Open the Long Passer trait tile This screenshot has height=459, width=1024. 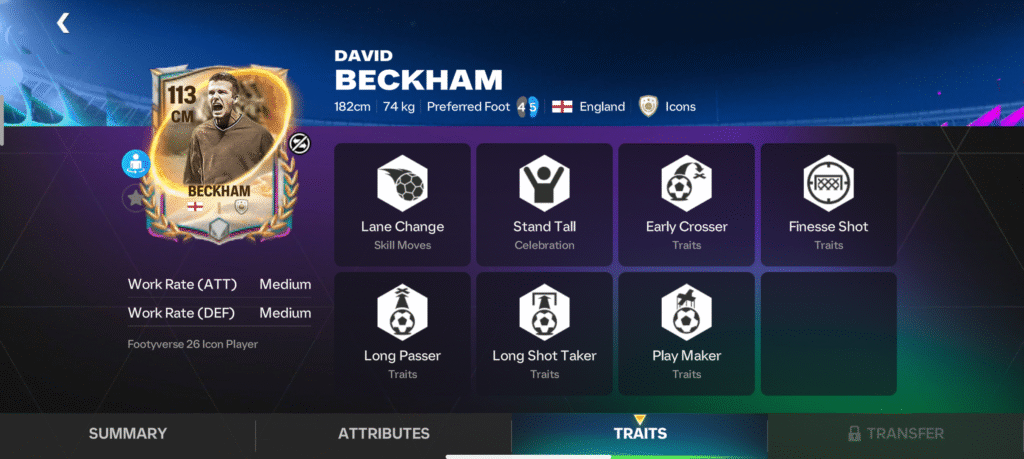tap(402, 333)
